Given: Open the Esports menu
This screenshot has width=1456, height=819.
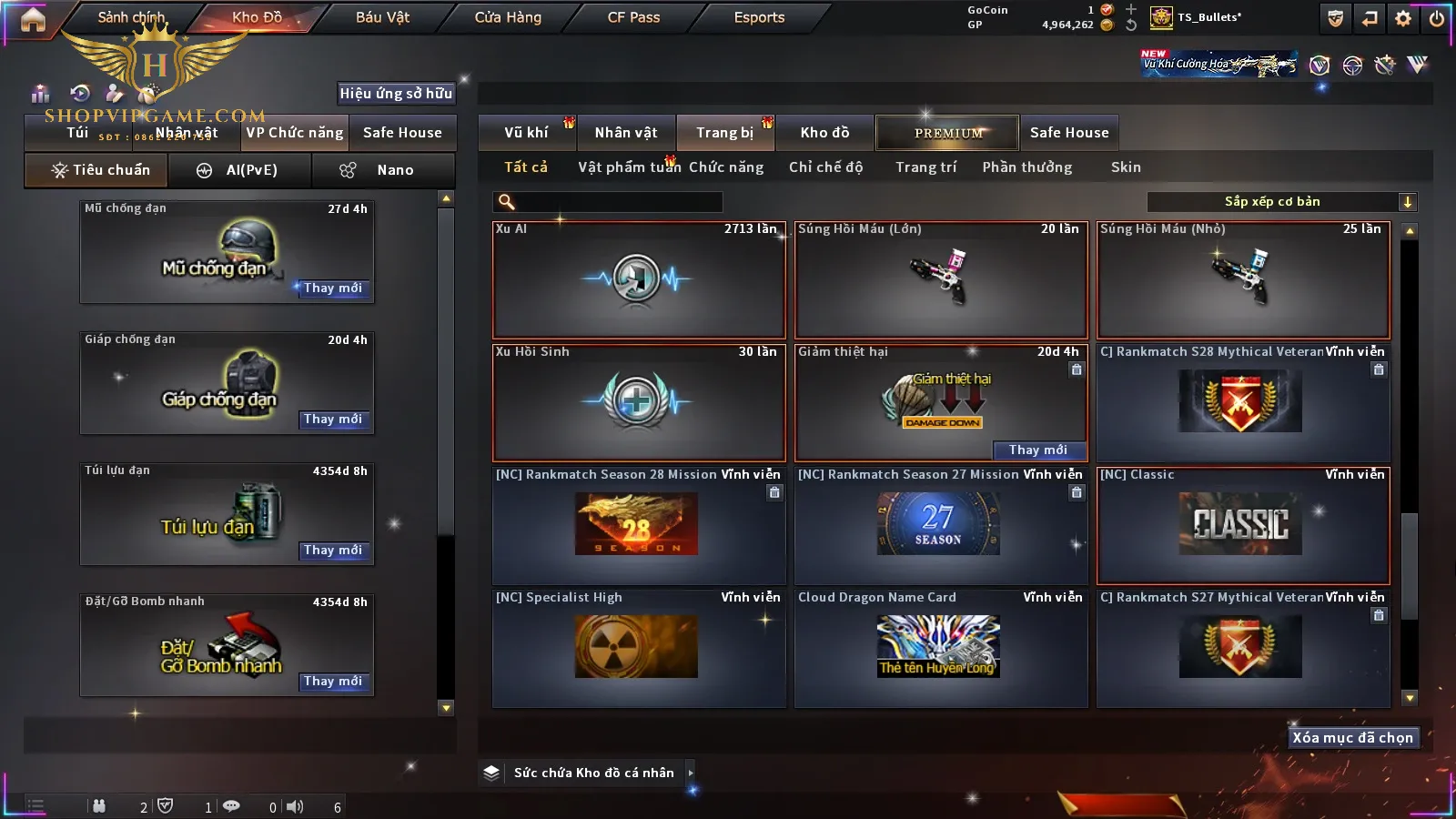Looking at the screenshot, I should click(x=759, y=17).
